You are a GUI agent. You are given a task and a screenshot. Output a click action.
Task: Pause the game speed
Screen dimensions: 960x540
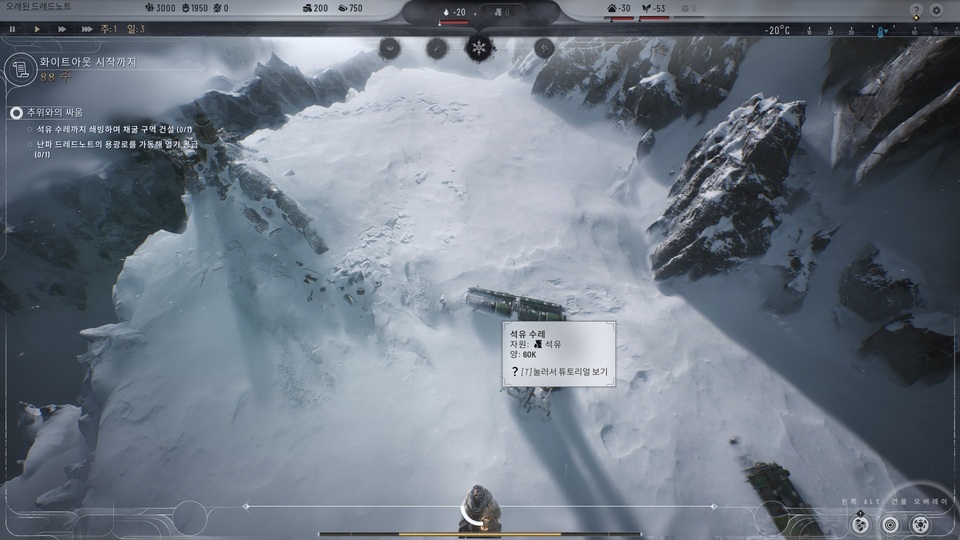(12, 29)
